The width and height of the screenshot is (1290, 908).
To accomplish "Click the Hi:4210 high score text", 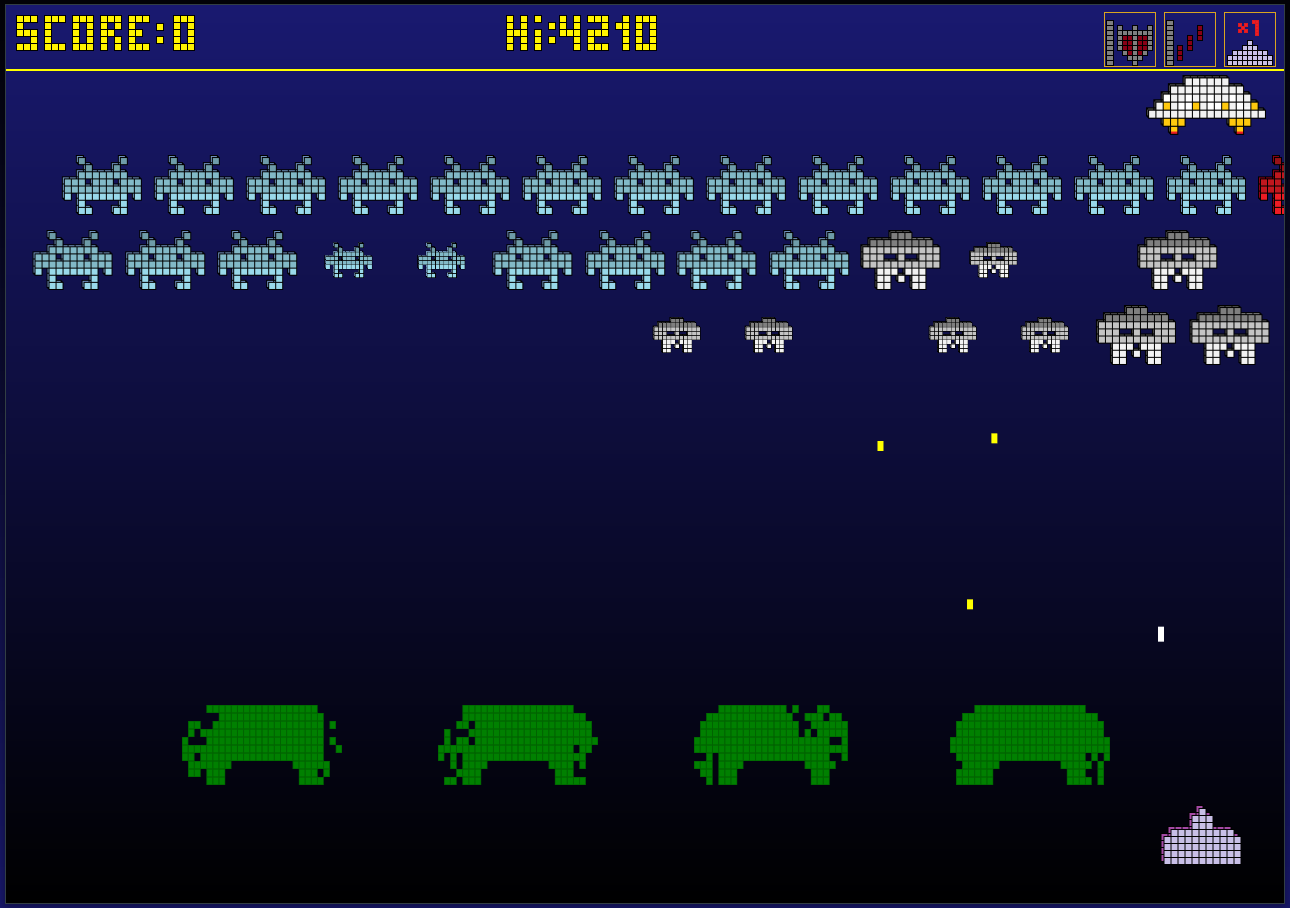I will pos(580,38).
